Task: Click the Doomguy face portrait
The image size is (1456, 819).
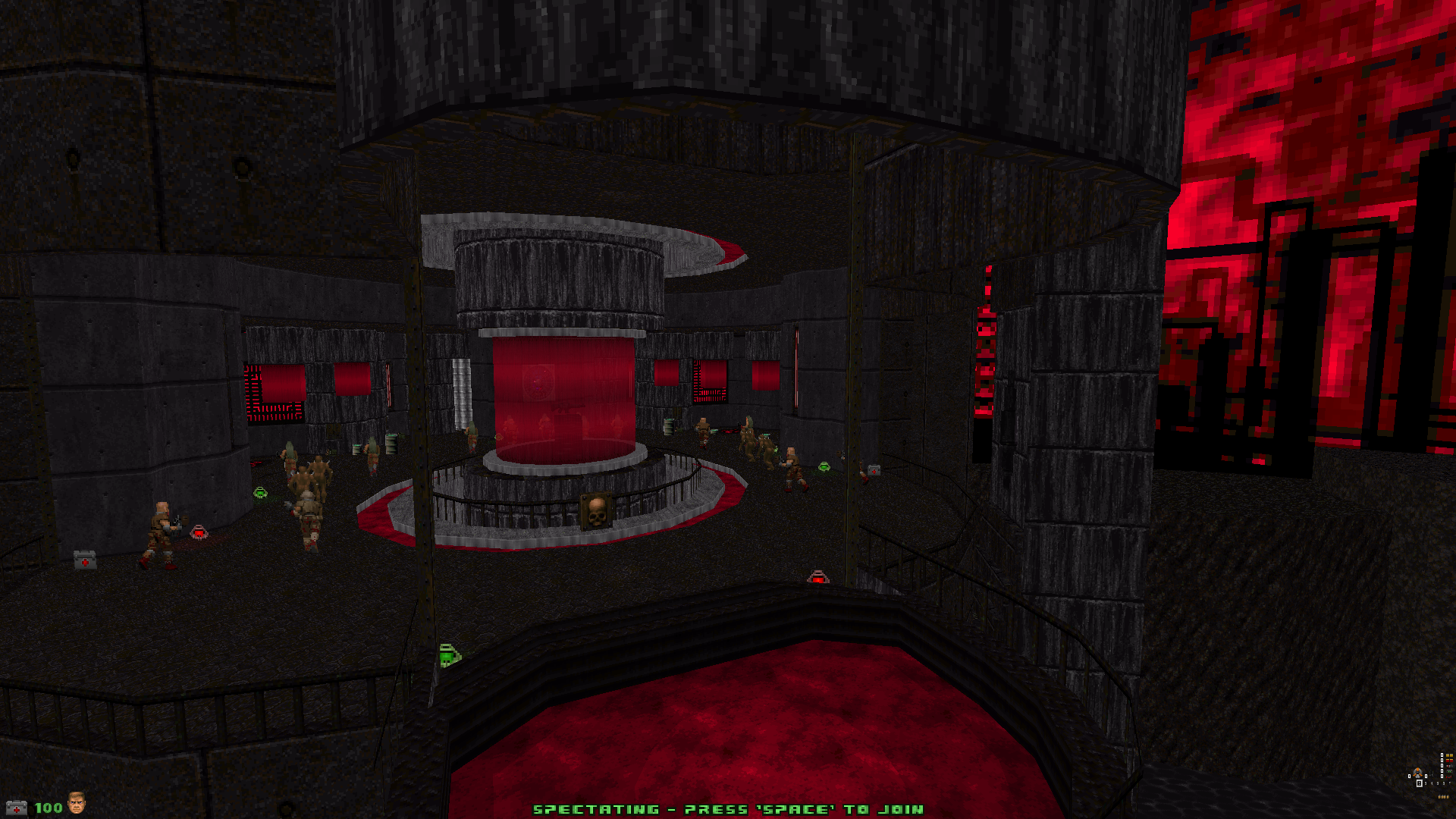Action: click(x=77, y=803)
